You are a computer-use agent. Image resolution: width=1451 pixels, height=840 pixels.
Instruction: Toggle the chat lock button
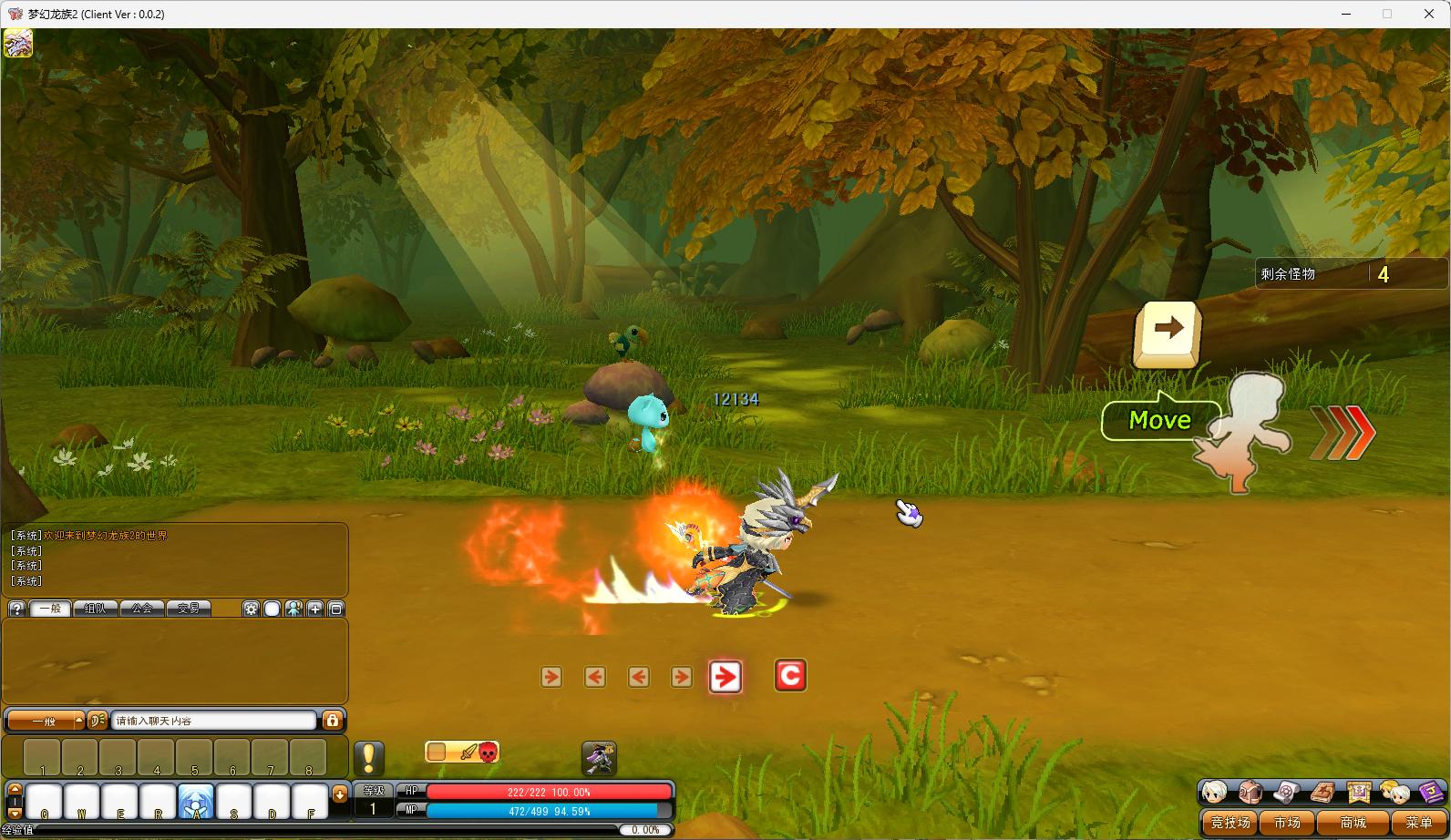pos(333,721)
